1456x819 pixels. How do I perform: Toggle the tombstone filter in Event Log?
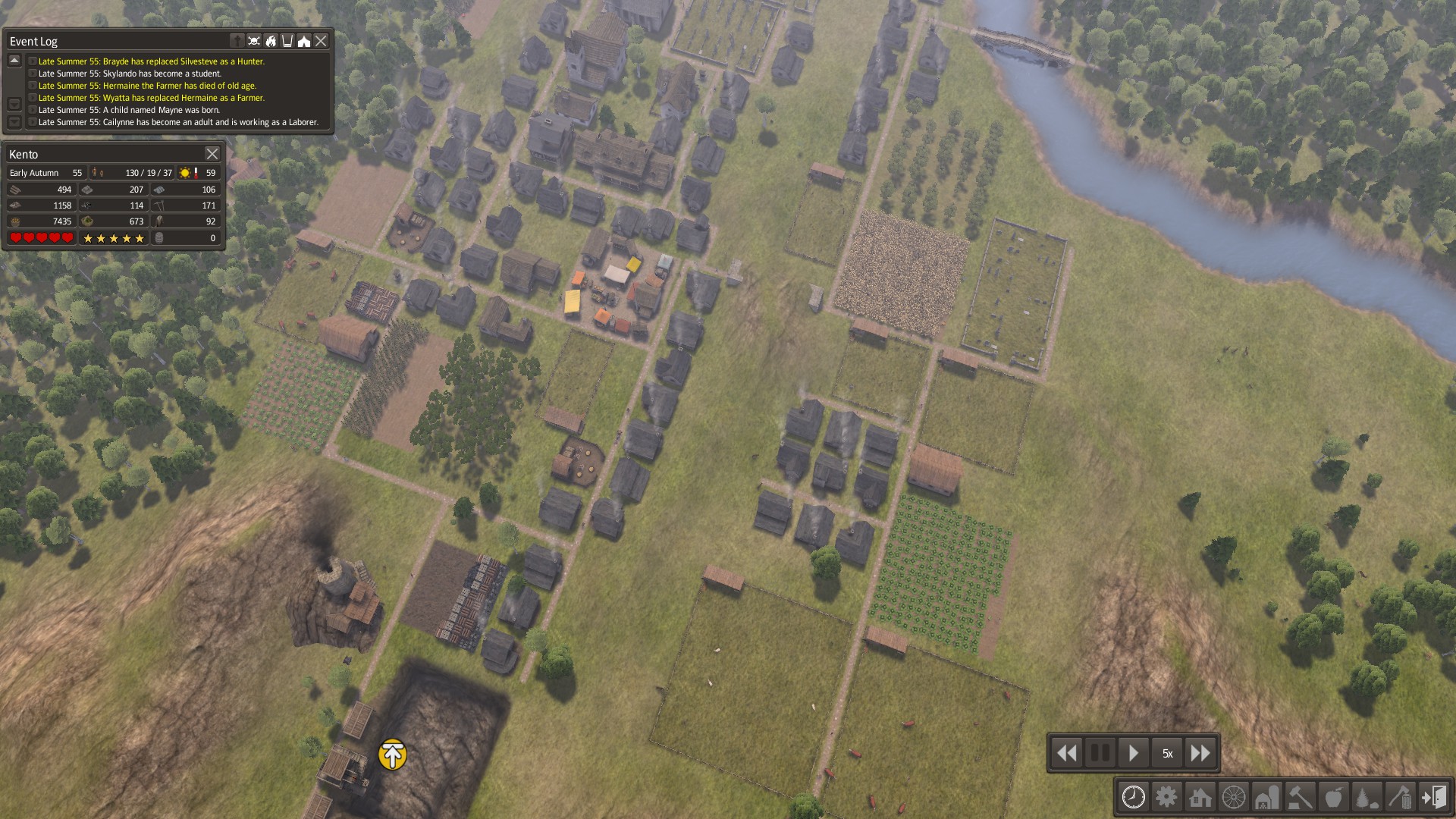237,41
